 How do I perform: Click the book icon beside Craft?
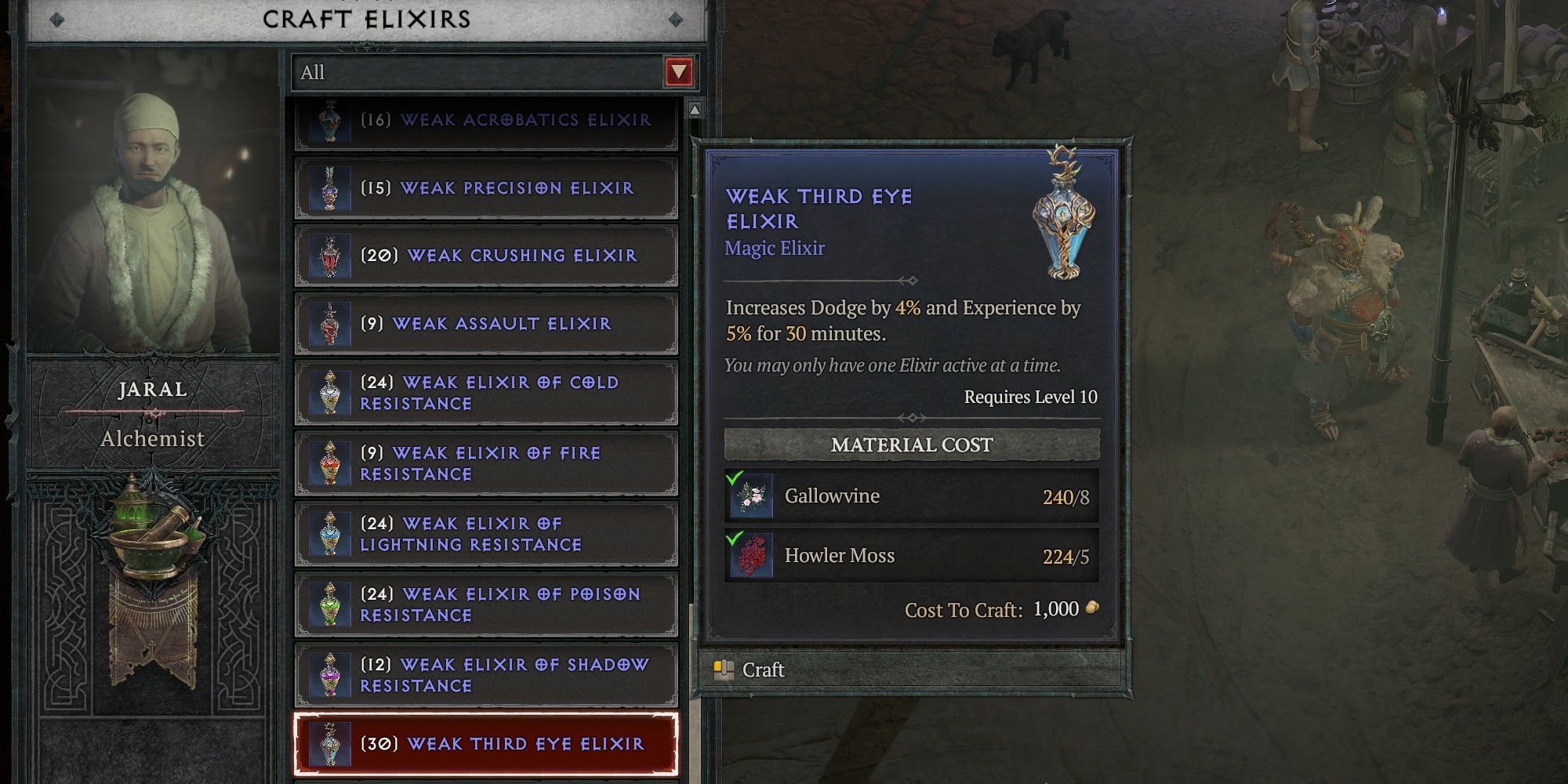coord(723,670)
